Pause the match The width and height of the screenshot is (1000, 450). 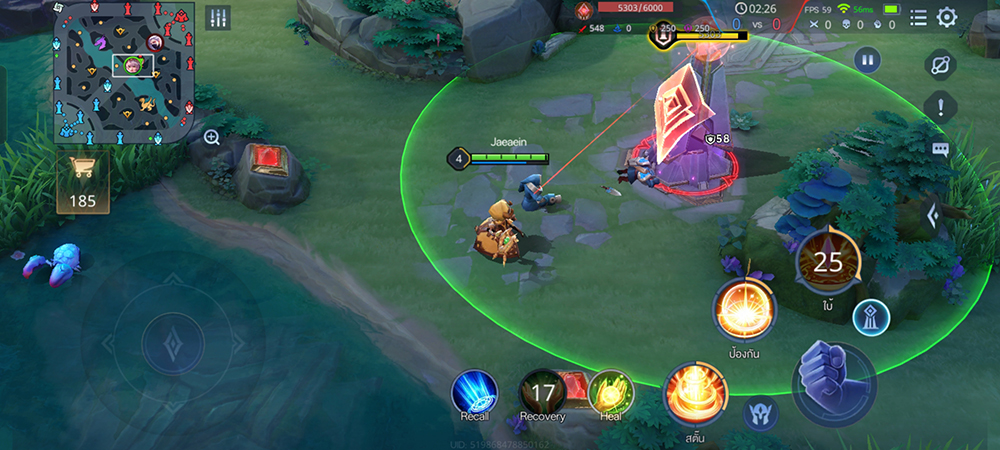tap(867, 61)
